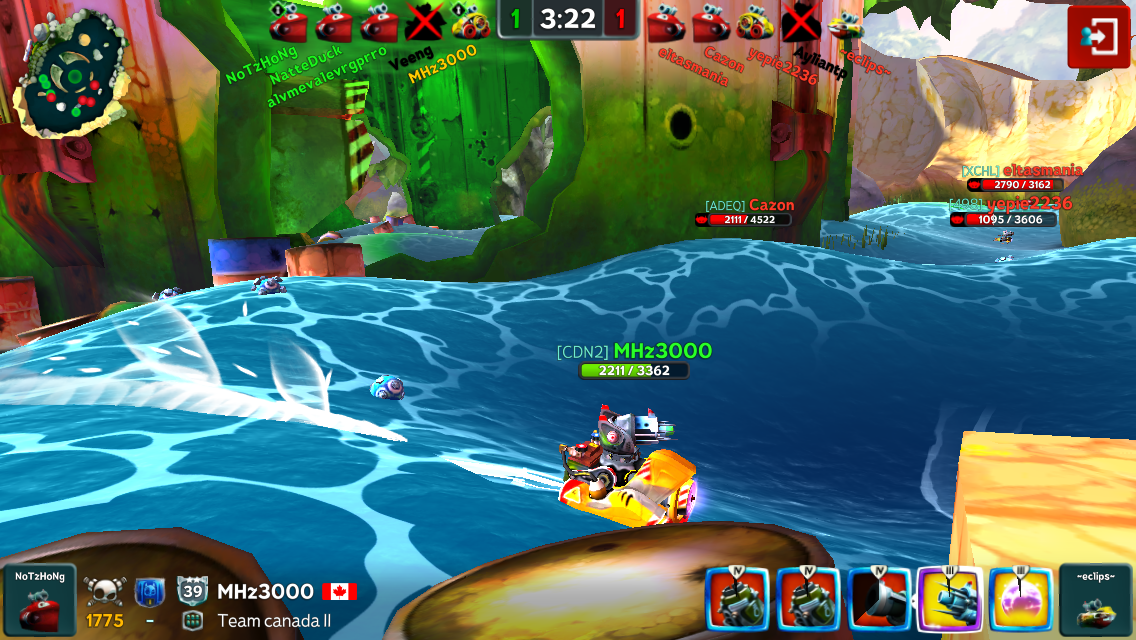Choose the purple-framed spiked launcher weapon
Viewport: 1136px width, 640px height.
pos(949,599)
